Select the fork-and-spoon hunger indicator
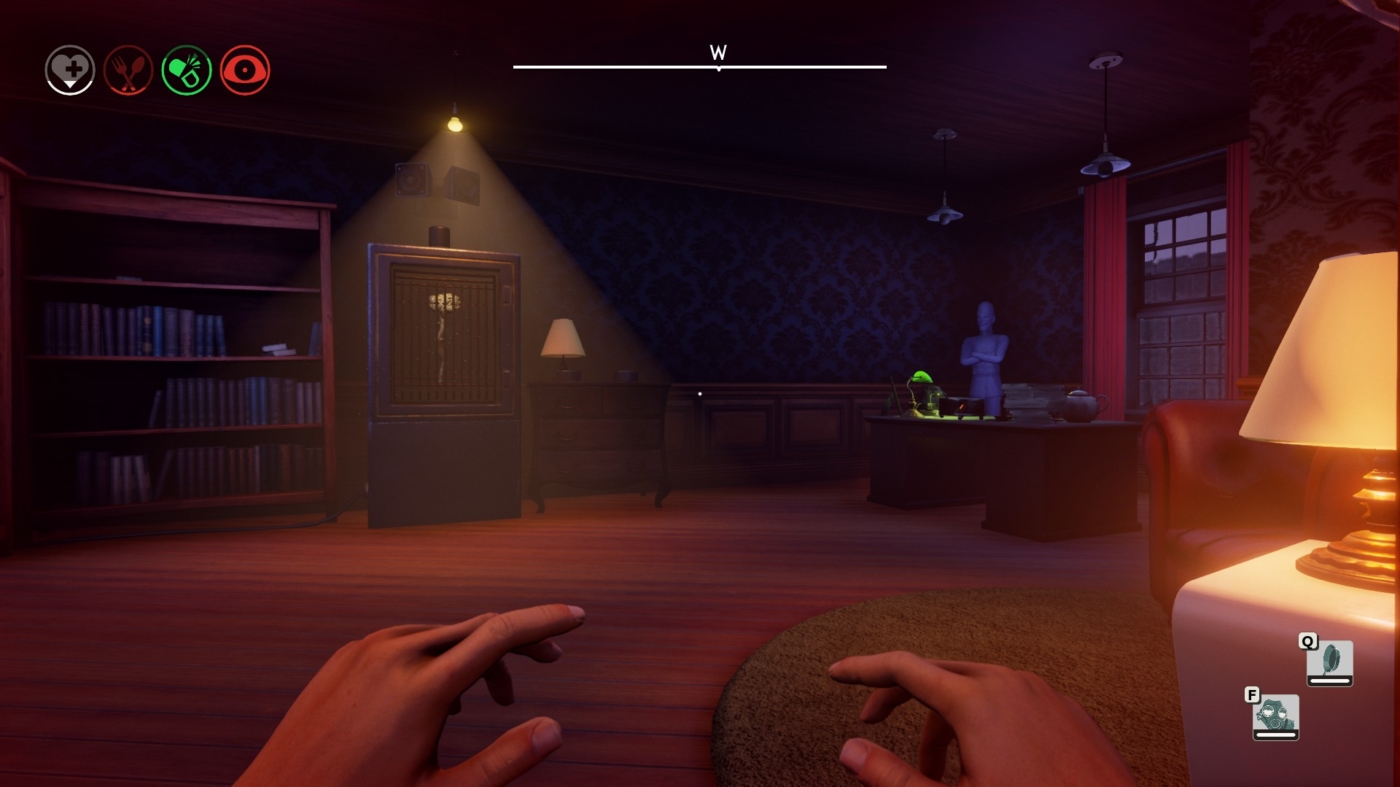1400x787 pixels. 126,68
